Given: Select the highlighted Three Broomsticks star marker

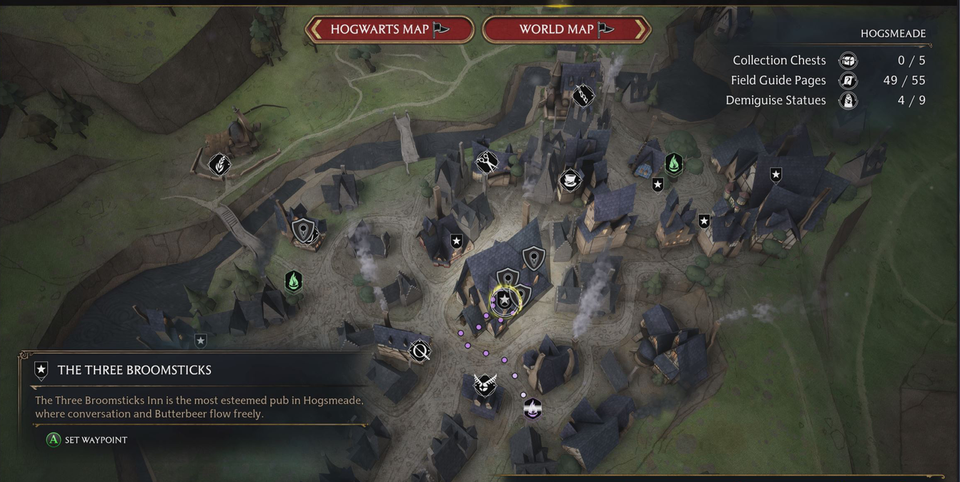Looking at the screenshot, I should [505, 299].
